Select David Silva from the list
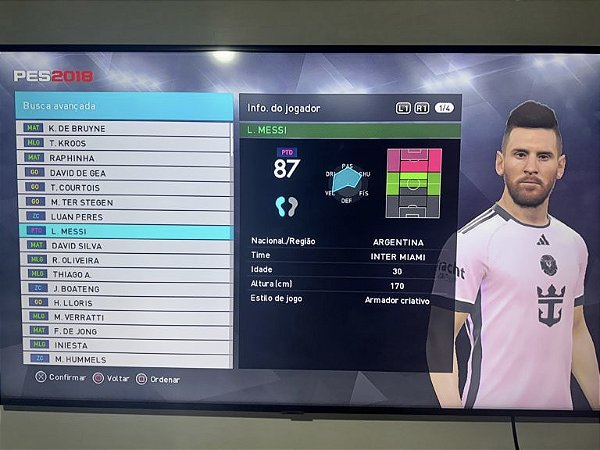The width and height of the screenshot is (600, 450). (x=125, y=245)
